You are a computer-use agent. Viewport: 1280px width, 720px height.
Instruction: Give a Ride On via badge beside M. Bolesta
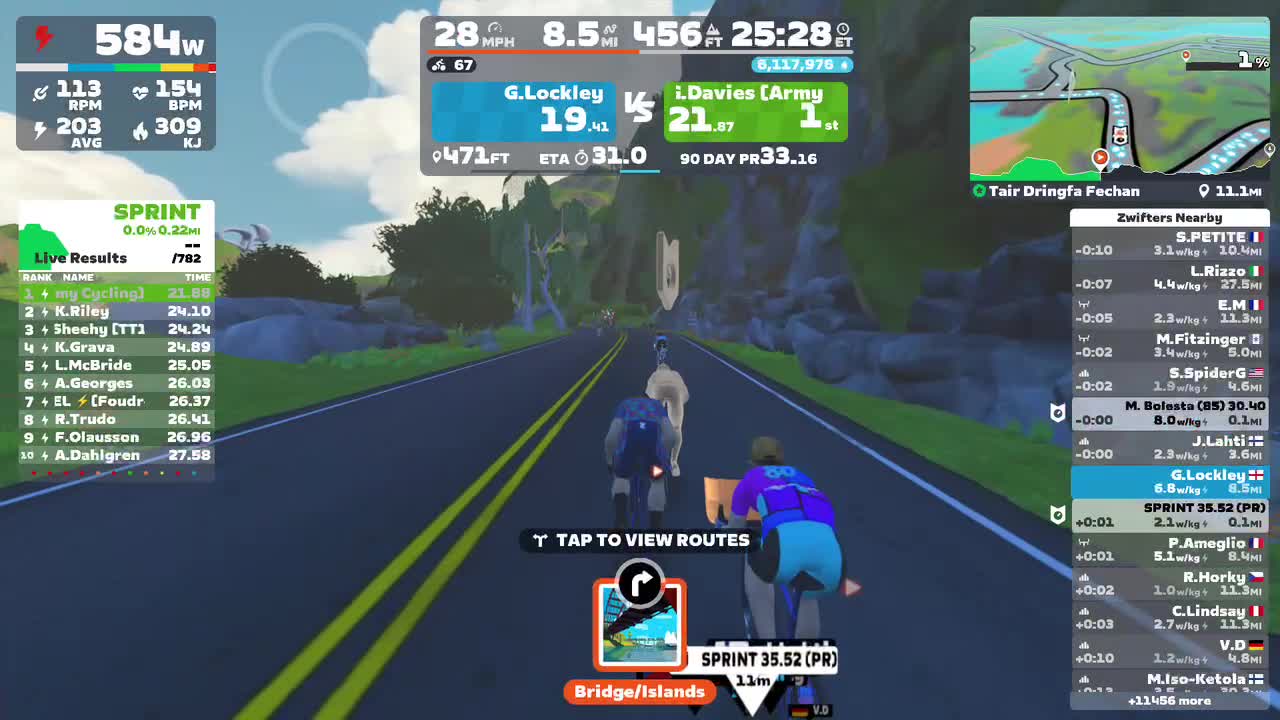tap(1057, 413)
